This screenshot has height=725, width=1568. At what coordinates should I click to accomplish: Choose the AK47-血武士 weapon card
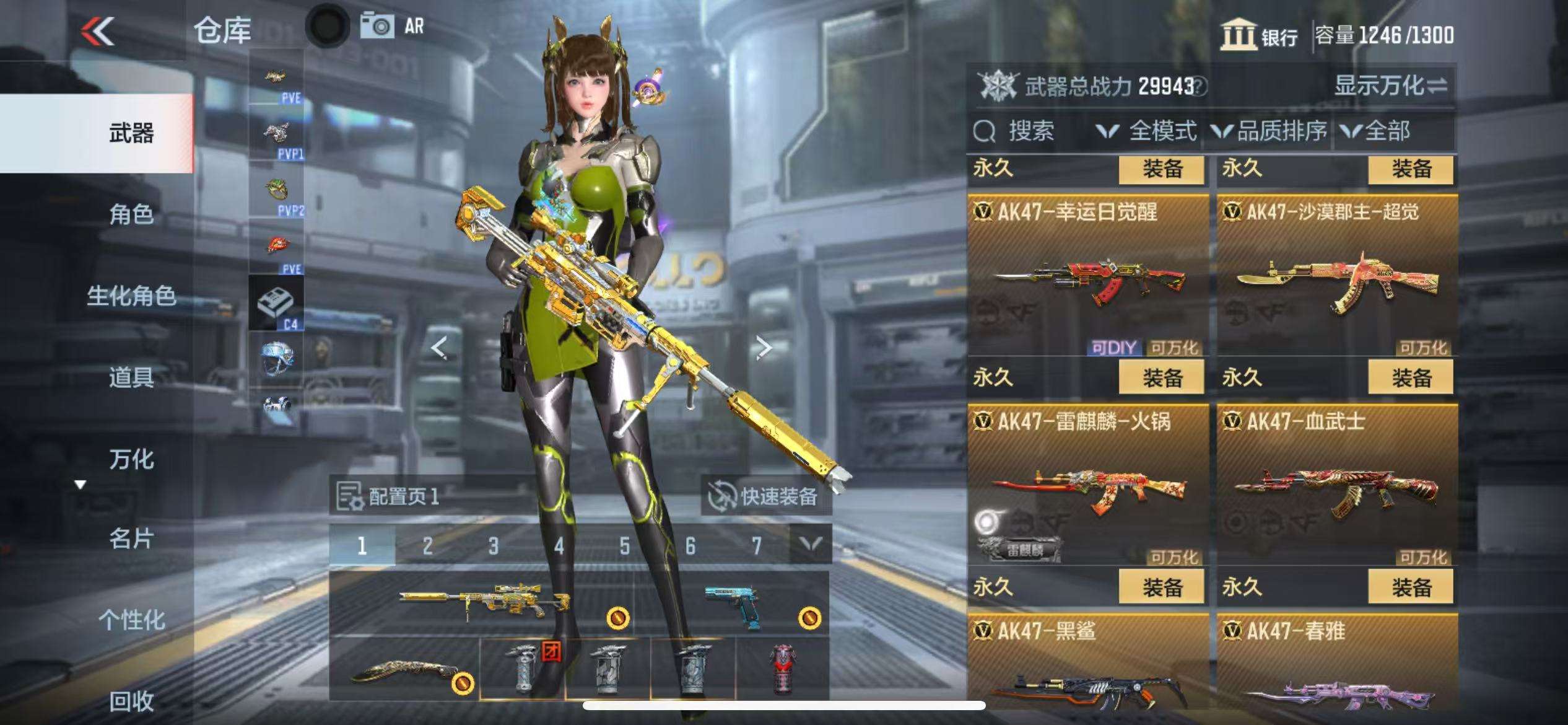point(1336,485)
